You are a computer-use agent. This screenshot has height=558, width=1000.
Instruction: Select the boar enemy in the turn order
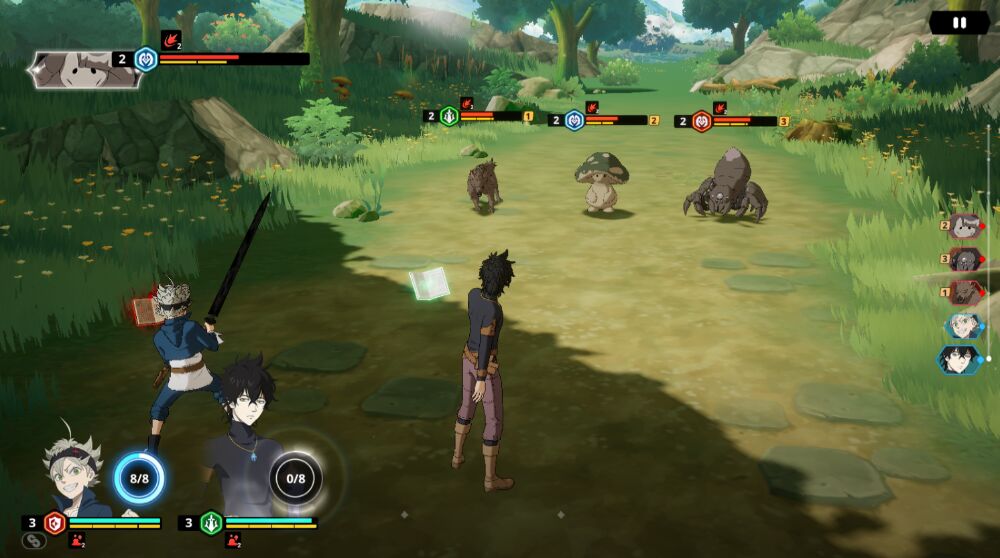pyautogui.click(x=965, y=292)
